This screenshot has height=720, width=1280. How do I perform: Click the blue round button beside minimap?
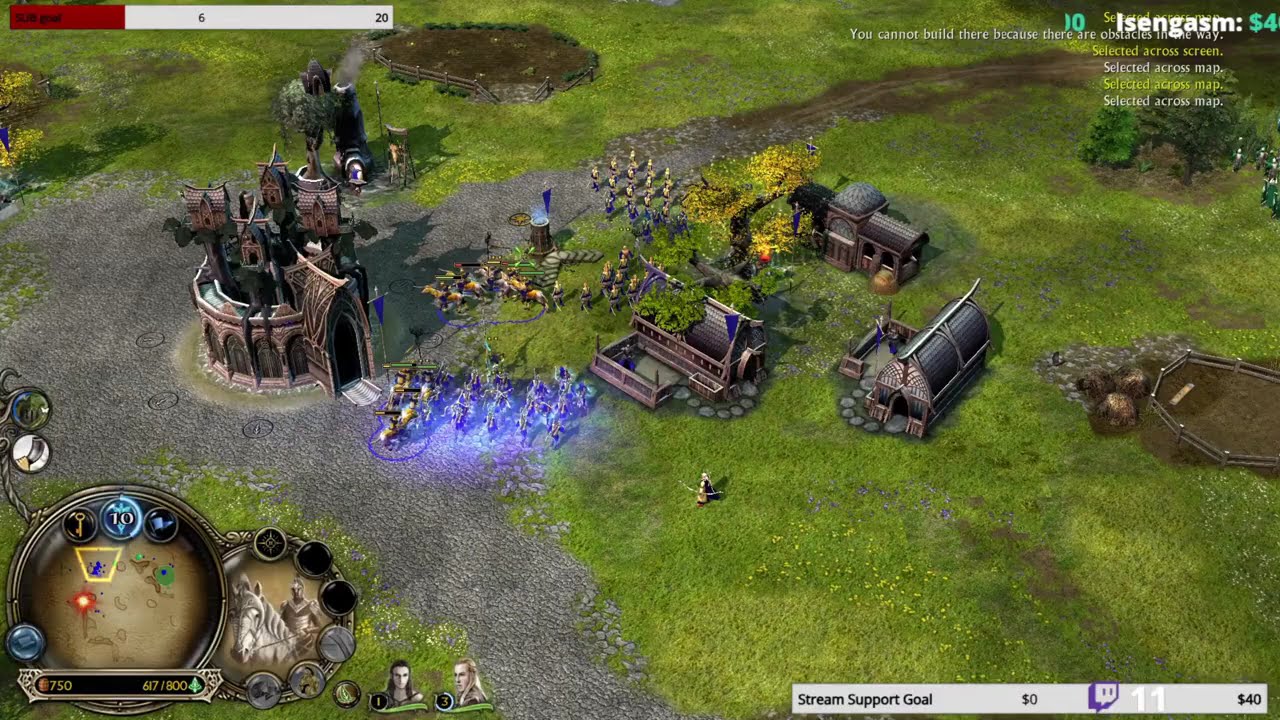pos(24,641)
